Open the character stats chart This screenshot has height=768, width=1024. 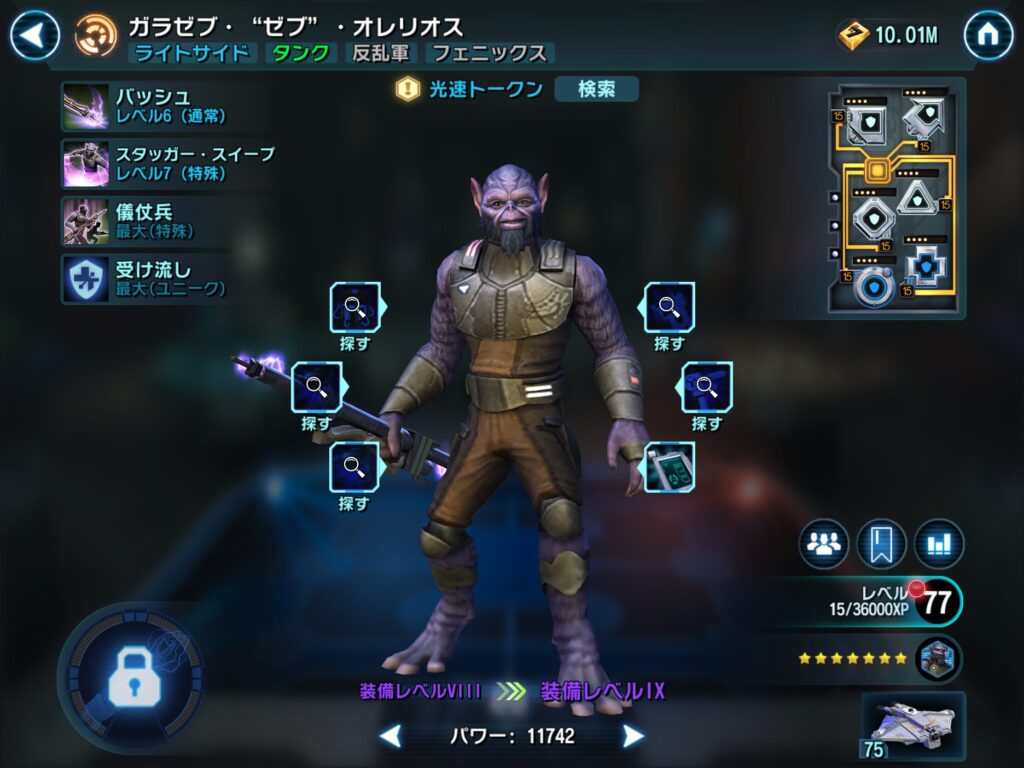tap(939, 544)
